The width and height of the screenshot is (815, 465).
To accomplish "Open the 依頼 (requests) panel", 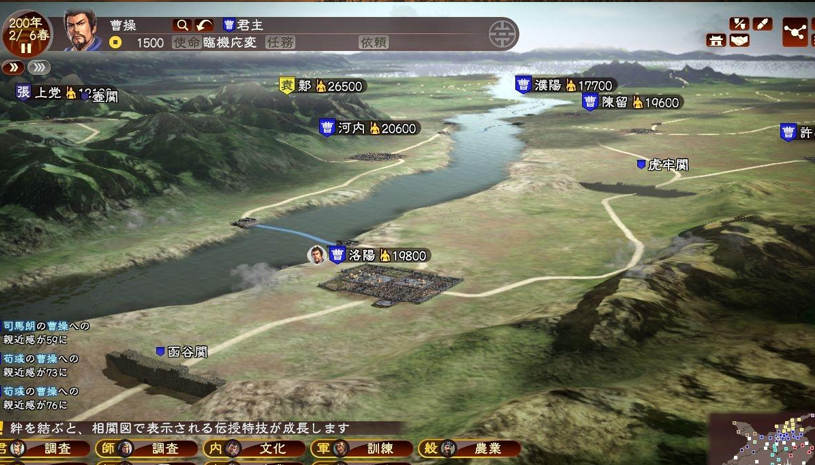I will point(373,43).
